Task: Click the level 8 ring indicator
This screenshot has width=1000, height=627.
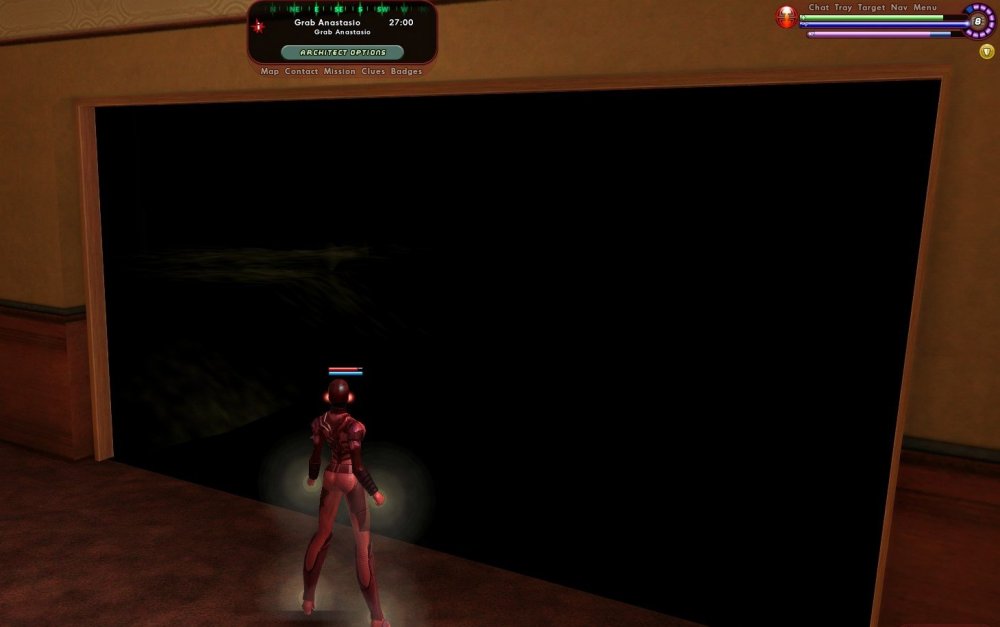Action: tap(977, 21)
